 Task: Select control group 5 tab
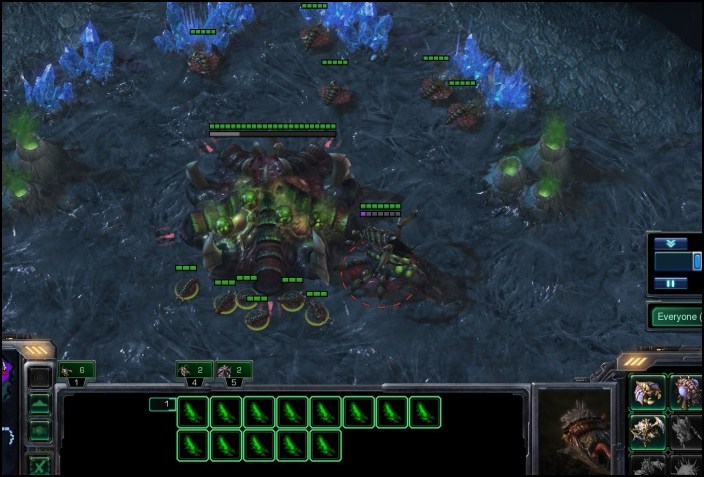pyautogui.click(x=234, y=371)
